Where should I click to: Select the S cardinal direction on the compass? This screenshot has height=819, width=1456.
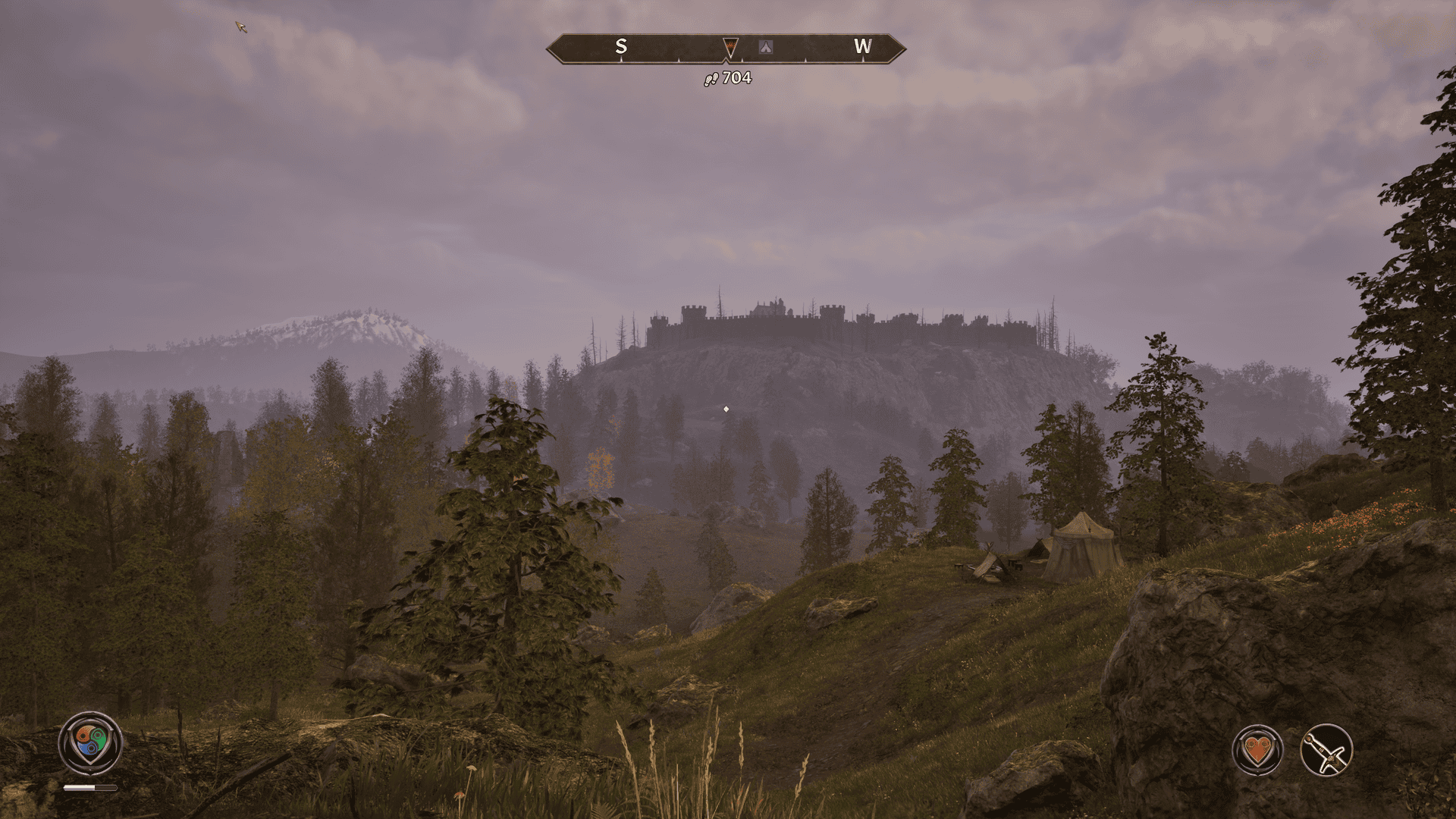point(622,46)
